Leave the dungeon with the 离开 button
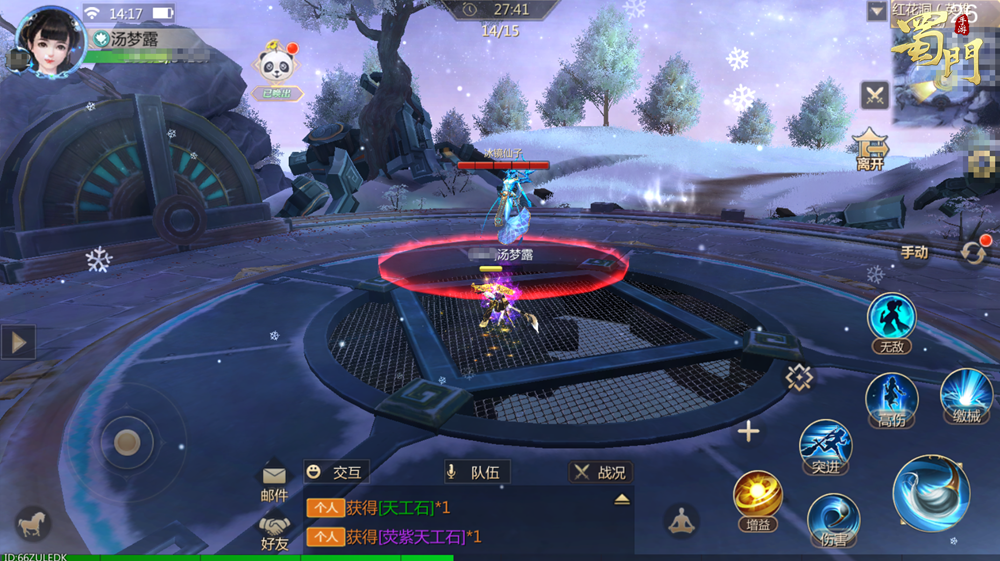 [871, 146]
